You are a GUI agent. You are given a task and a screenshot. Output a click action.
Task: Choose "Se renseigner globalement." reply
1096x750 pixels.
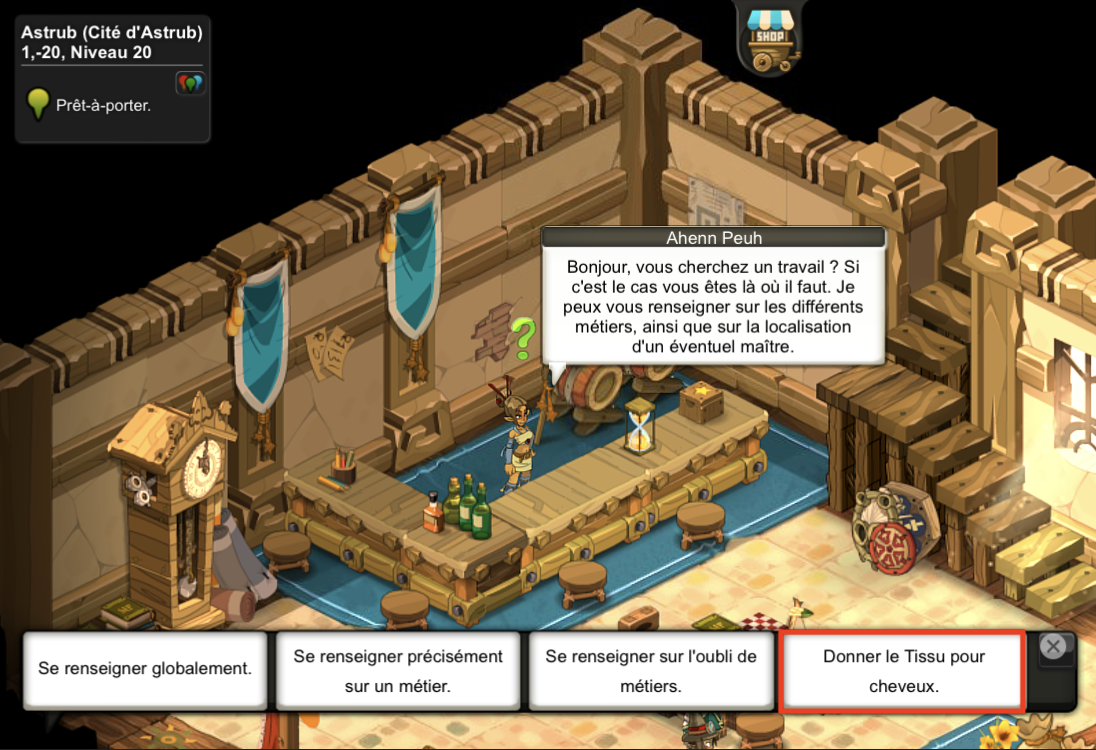tap(145, 669)
